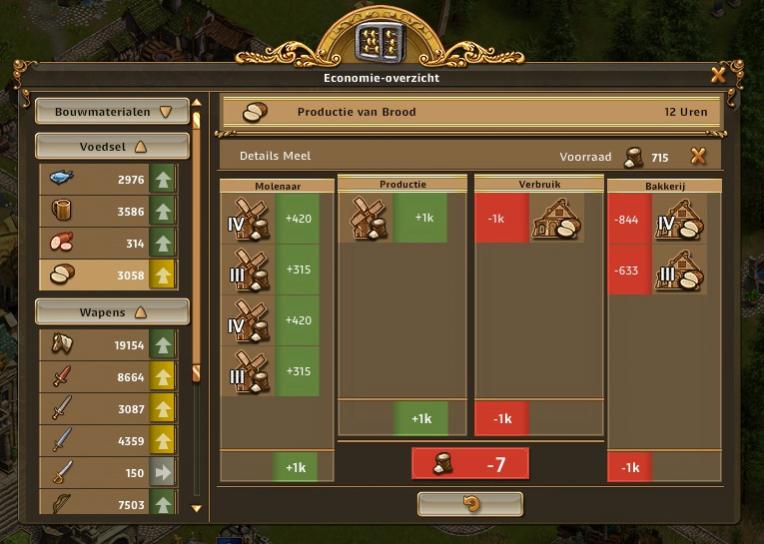Viewport: 764px width, 544px height.
Task: Select the sausage resource row with 314
Action: point(108,244)
